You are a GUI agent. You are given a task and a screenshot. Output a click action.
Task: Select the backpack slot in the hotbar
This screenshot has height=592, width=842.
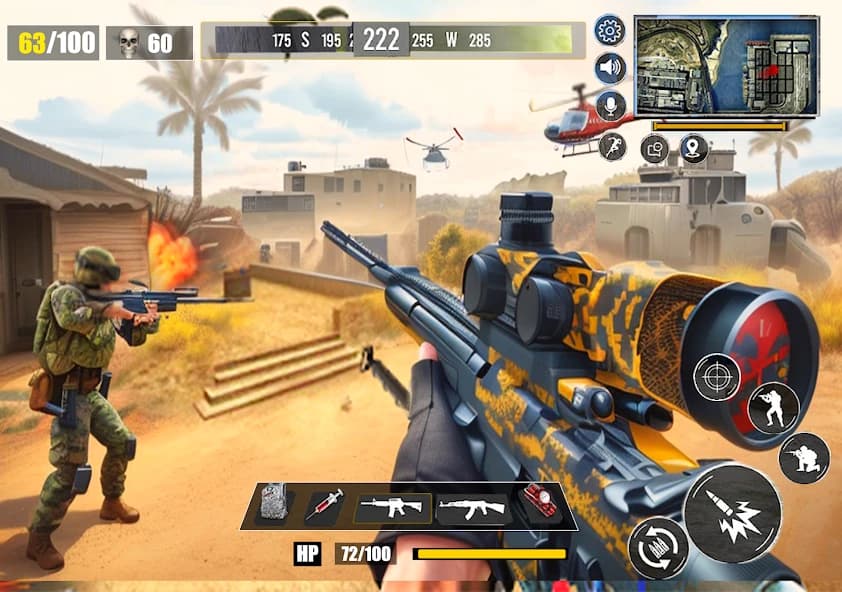tap(274, 506)
